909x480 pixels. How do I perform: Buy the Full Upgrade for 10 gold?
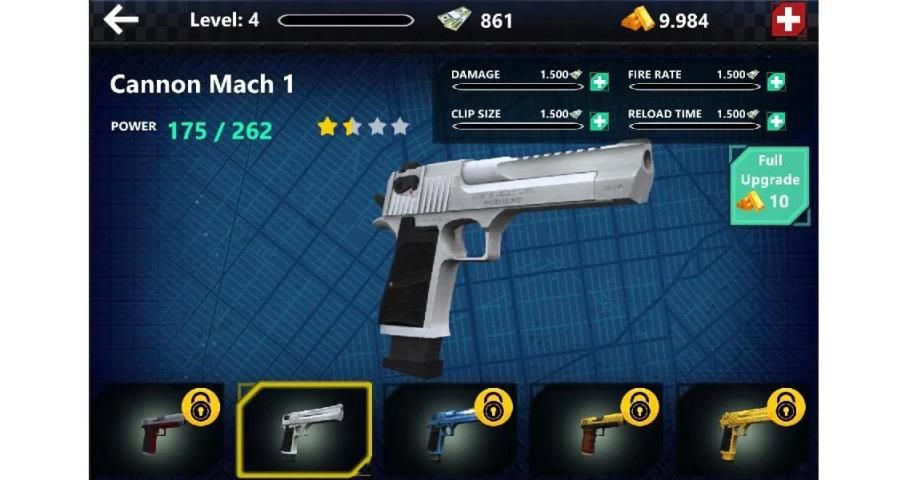(769, 185)
